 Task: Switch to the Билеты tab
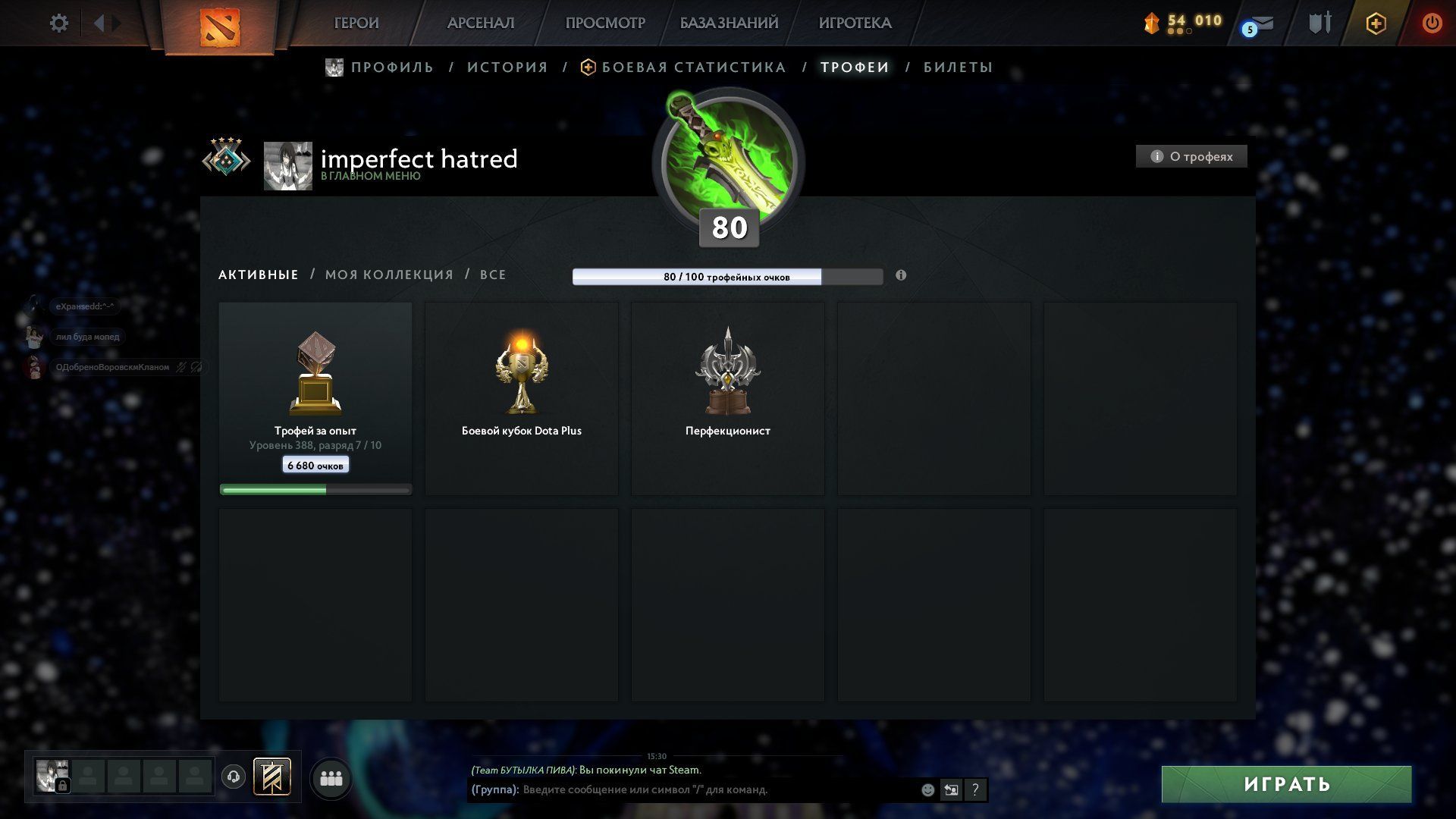958,67
